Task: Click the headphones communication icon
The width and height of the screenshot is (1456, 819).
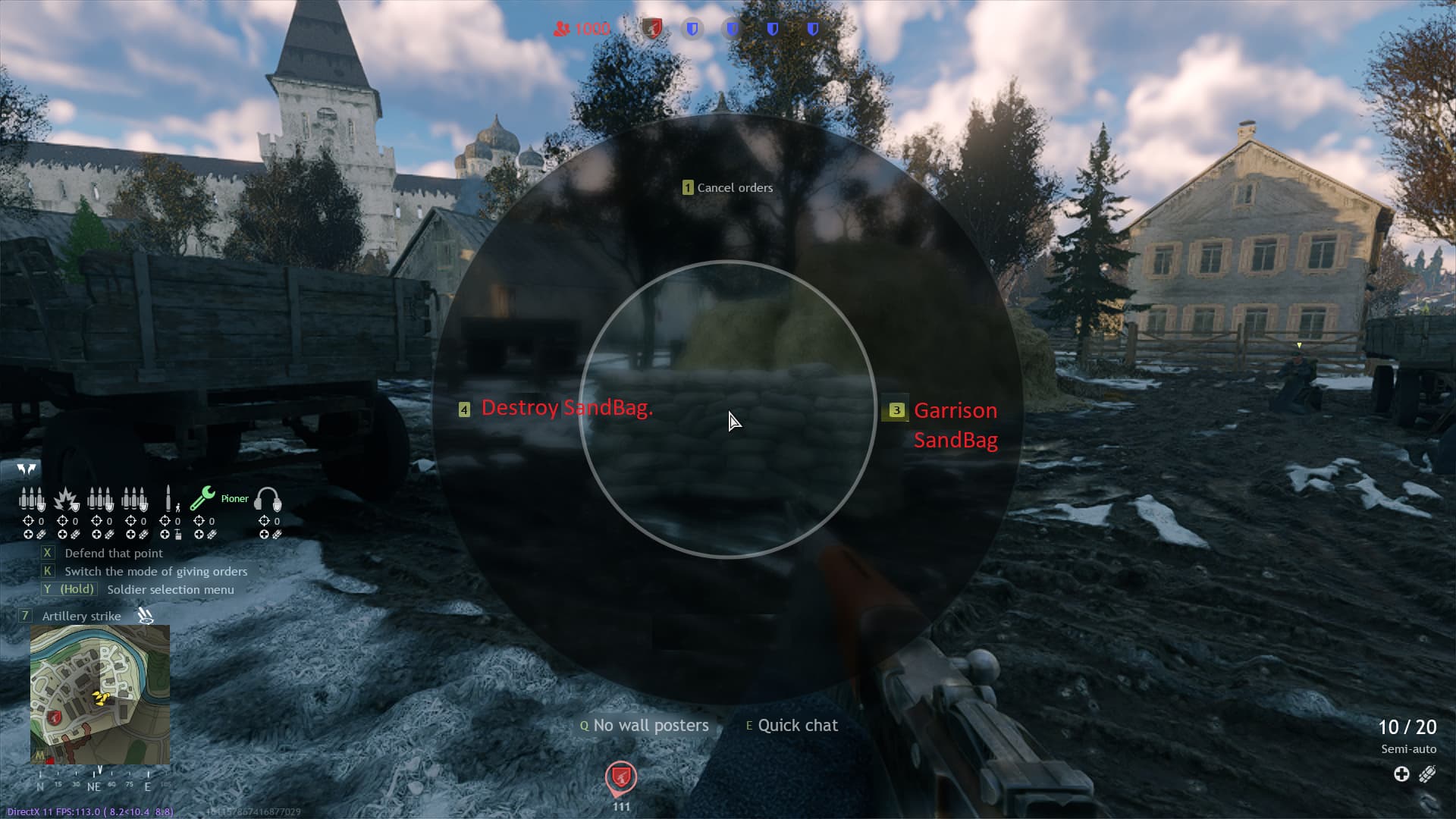Action: pos(269,500)
